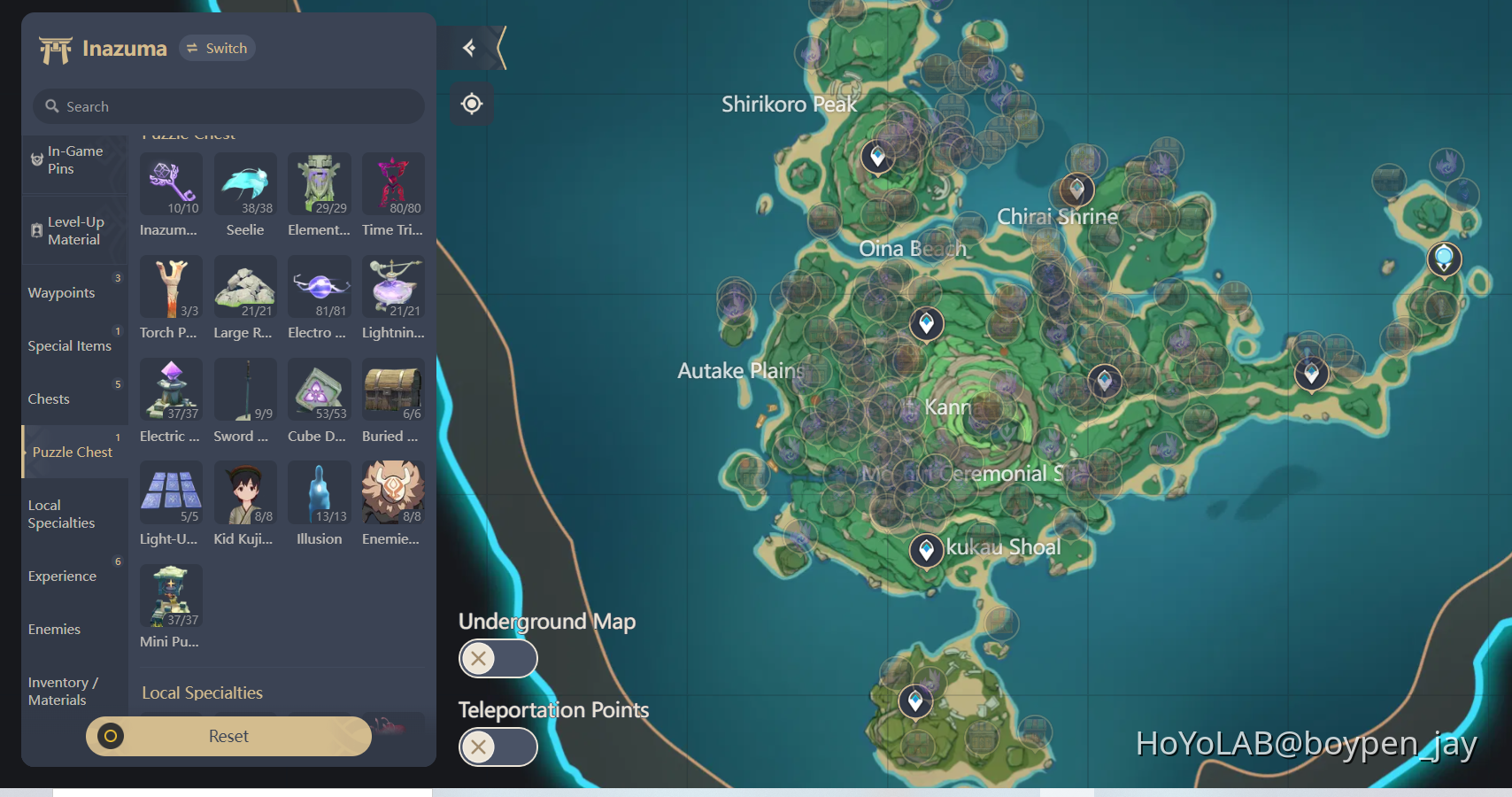Turn on Teleportation Points
The width and height of the screenshot is (1512, 797).
[x=498, y=747]
